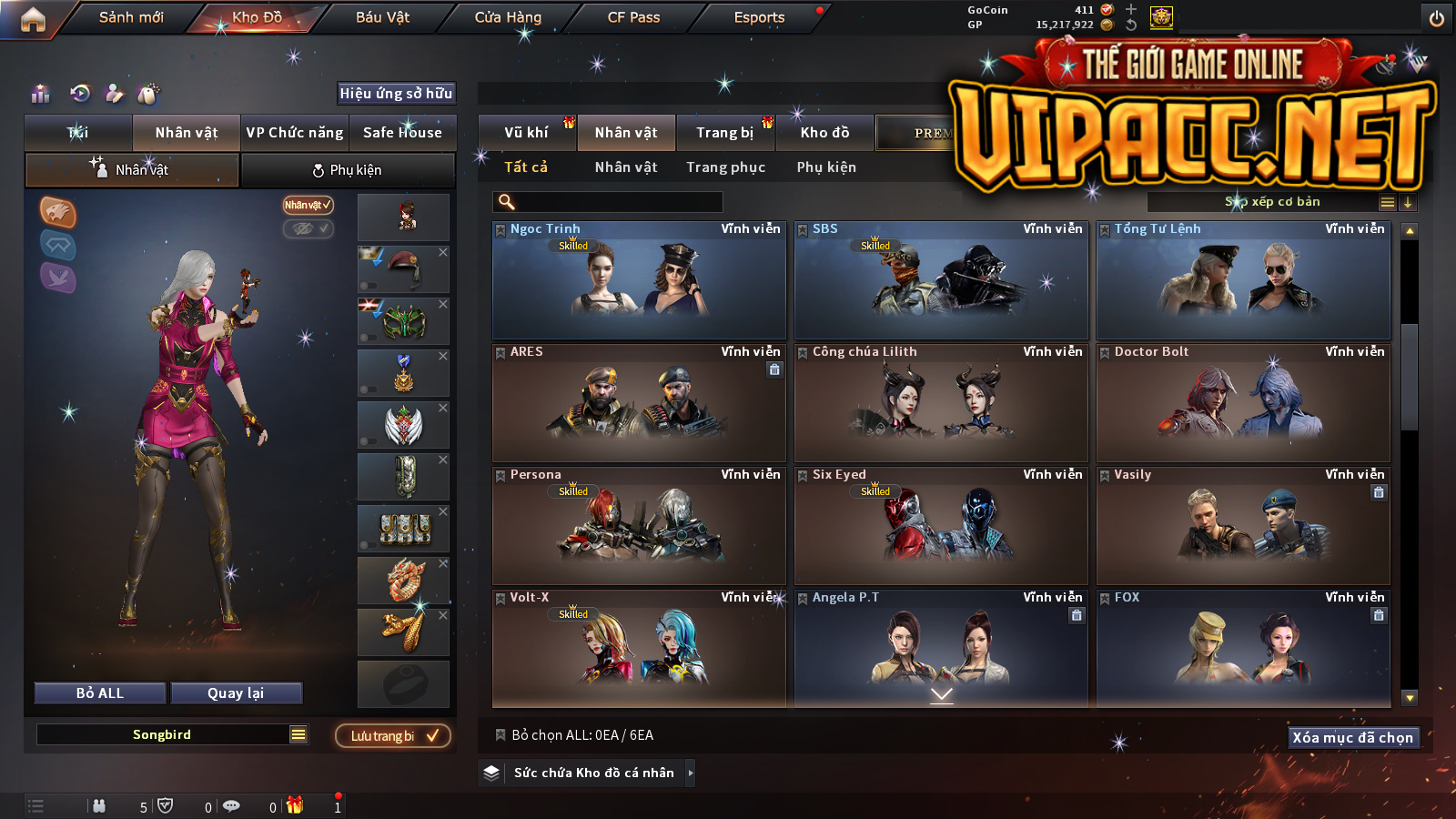The image size is (1456, 819).
Task: Open the Báu Vật menu
Action: tap(382, 17)
